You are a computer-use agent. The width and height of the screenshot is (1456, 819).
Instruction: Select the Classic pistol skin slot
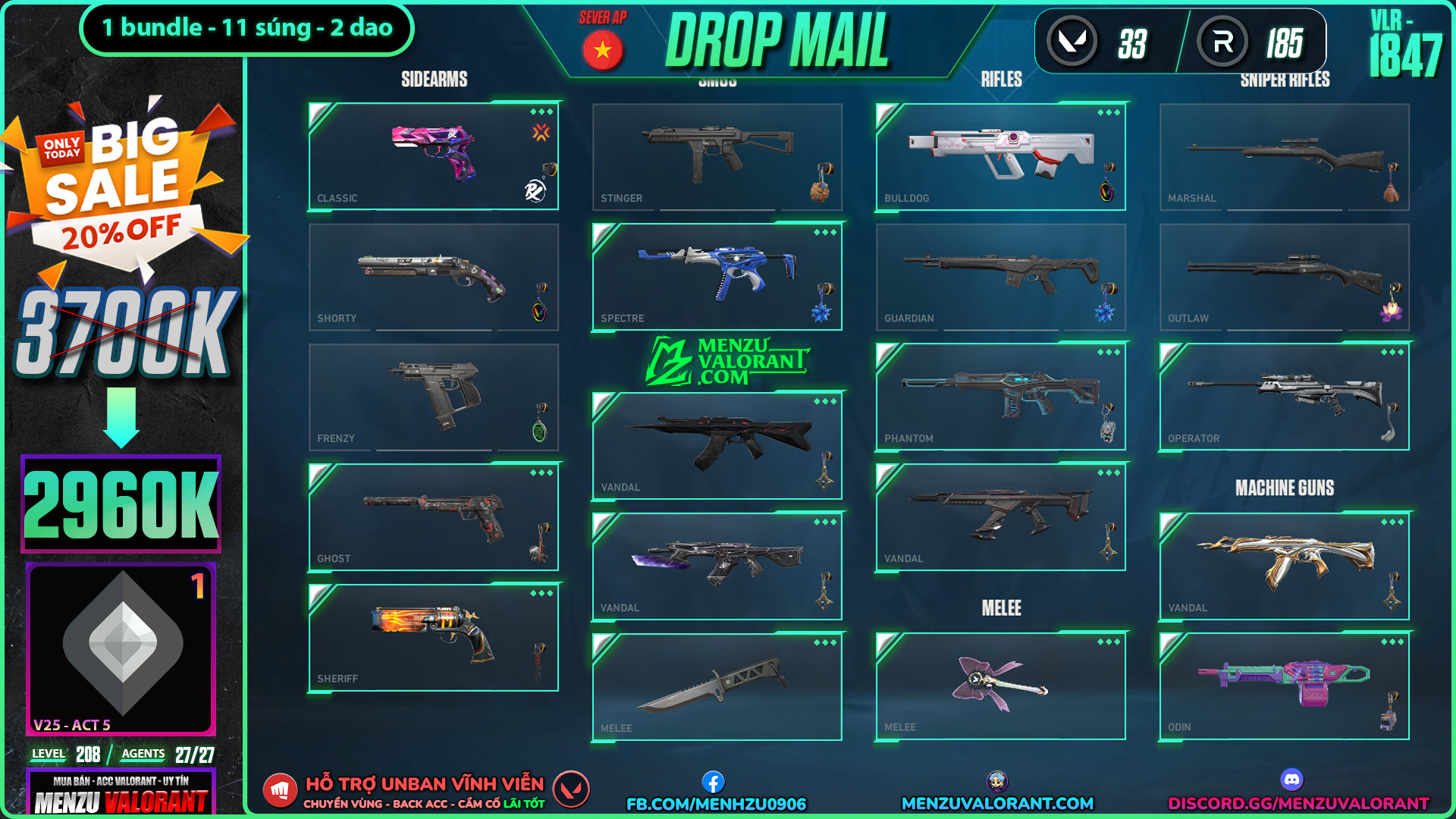pyautogui.click(x=434, y=156)
